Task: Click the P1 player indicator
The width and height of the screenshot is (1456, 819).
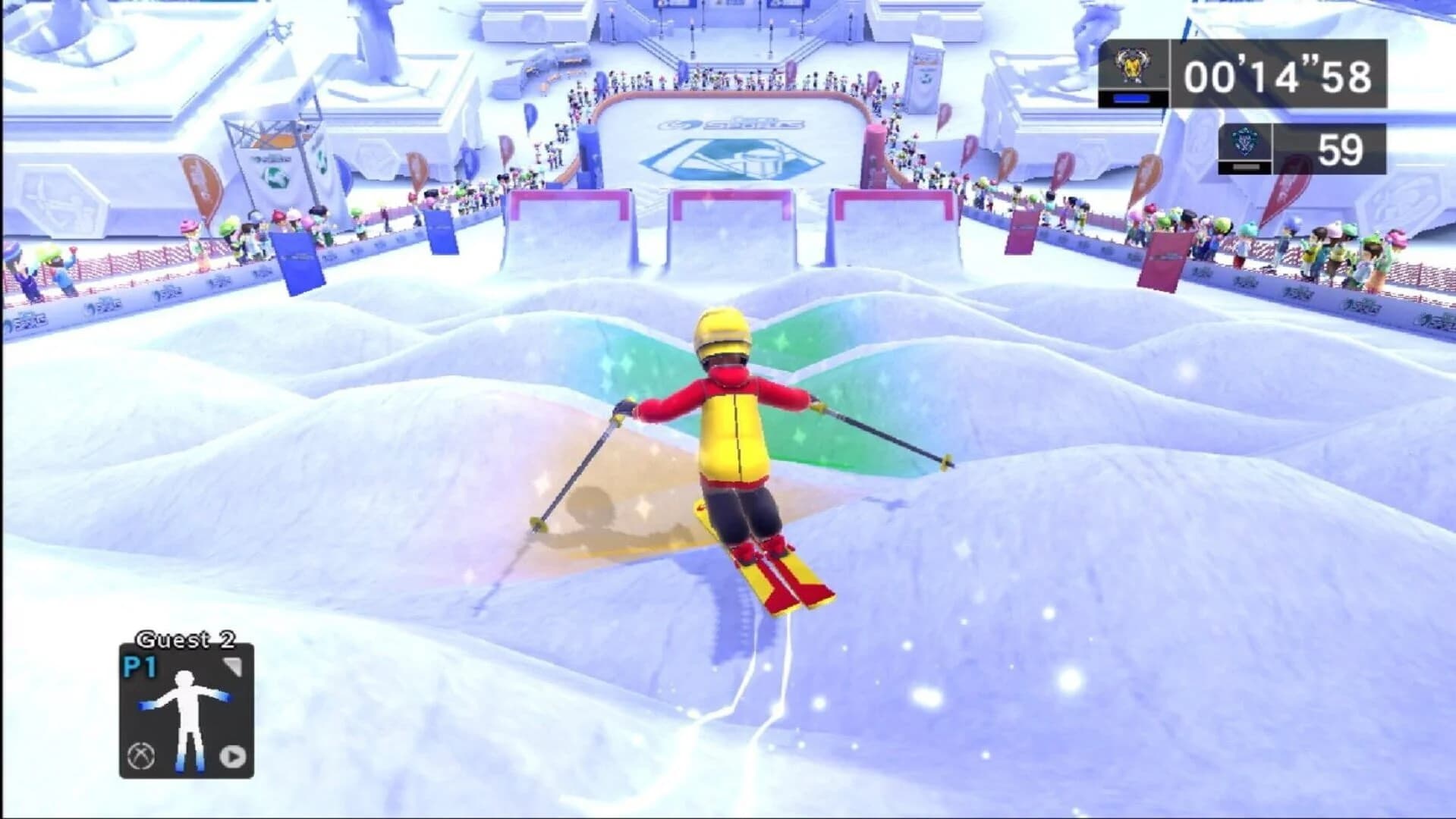Action: click(x=139, y=665)
